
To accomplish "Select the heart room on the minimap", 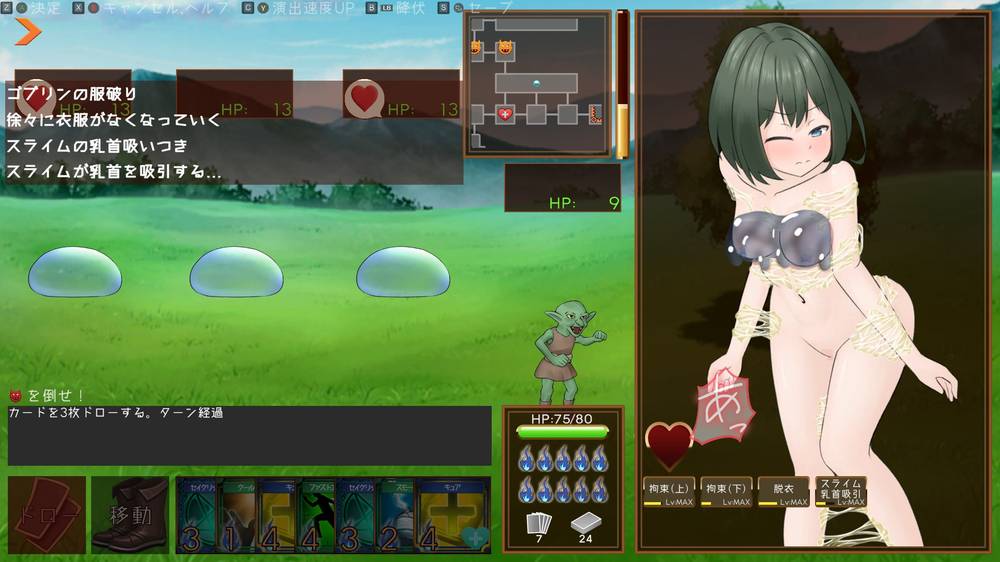I will [x=506, y=114].
